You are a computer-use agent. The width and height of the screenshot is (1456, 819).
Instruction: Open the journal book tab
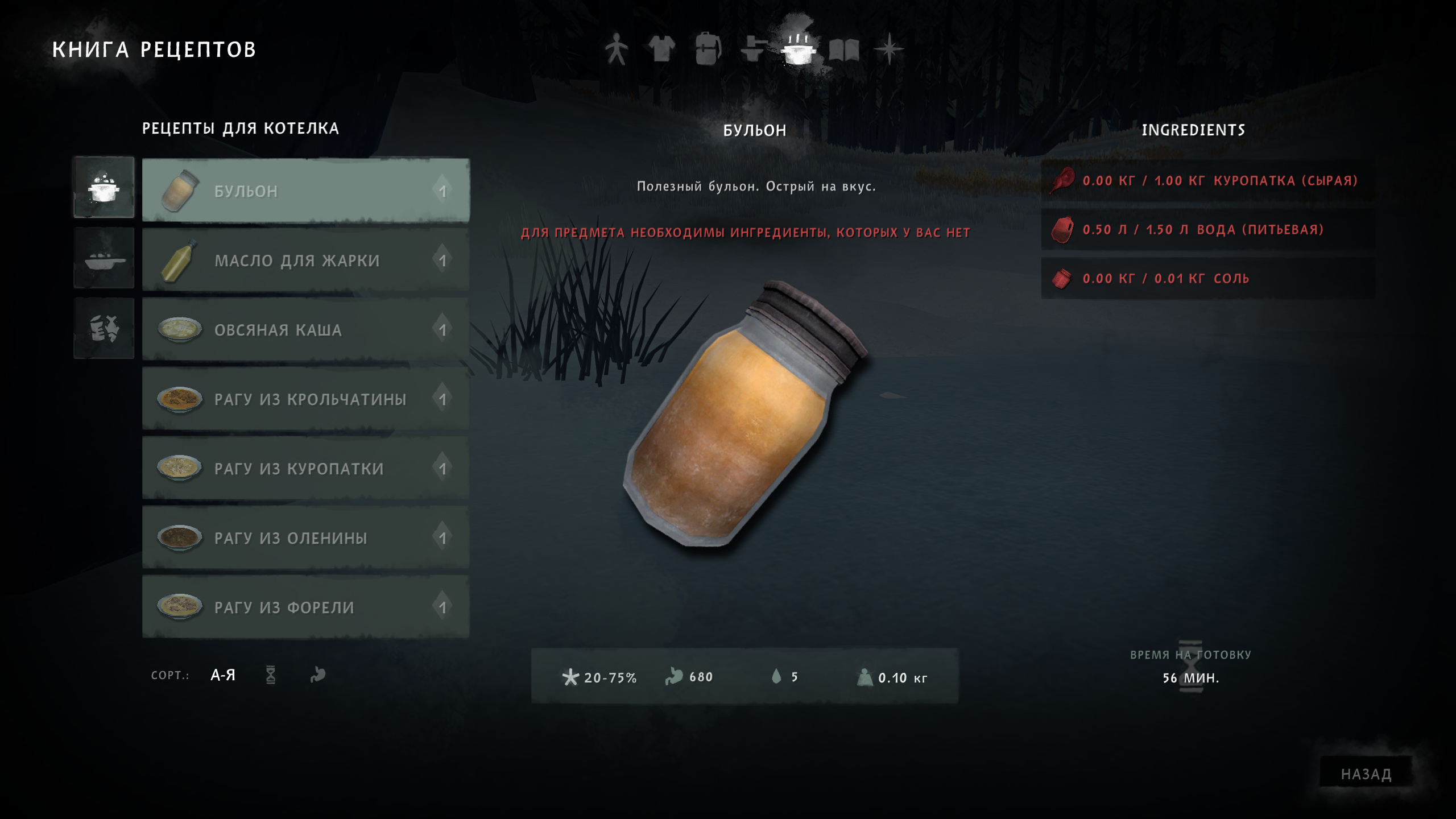click(844, 50)
